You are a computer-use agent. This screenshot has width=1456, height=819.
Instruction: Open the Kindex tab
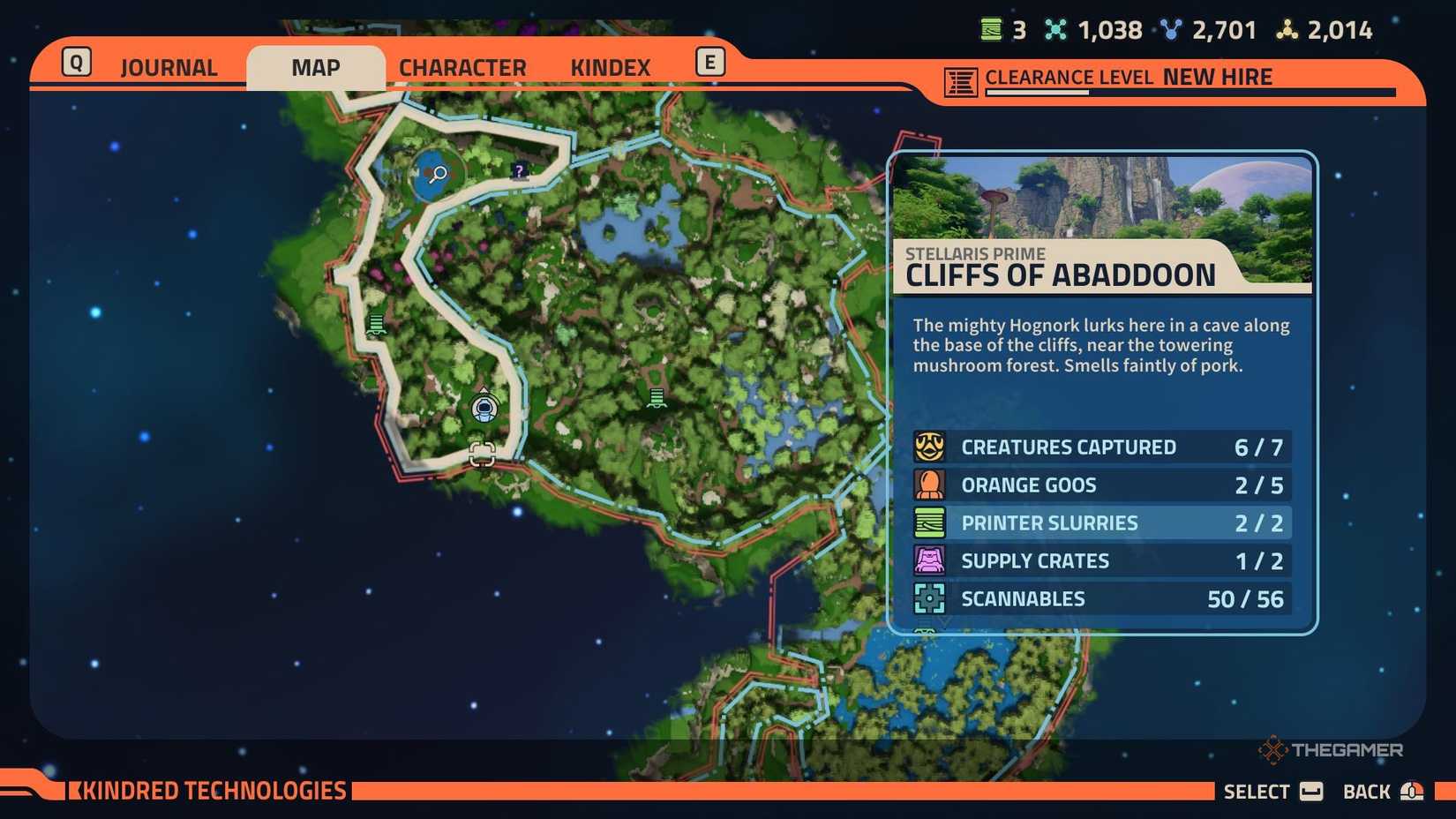[x=609, y=66]
